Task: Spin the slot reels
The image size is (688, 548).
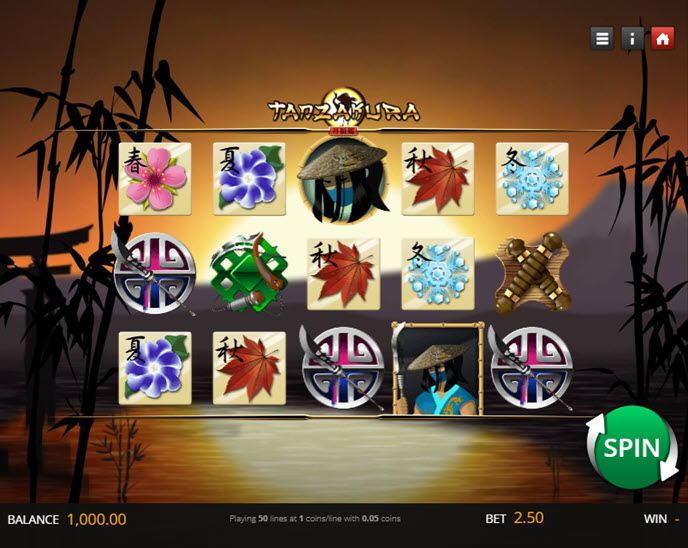Action: [x=631, y=448]
